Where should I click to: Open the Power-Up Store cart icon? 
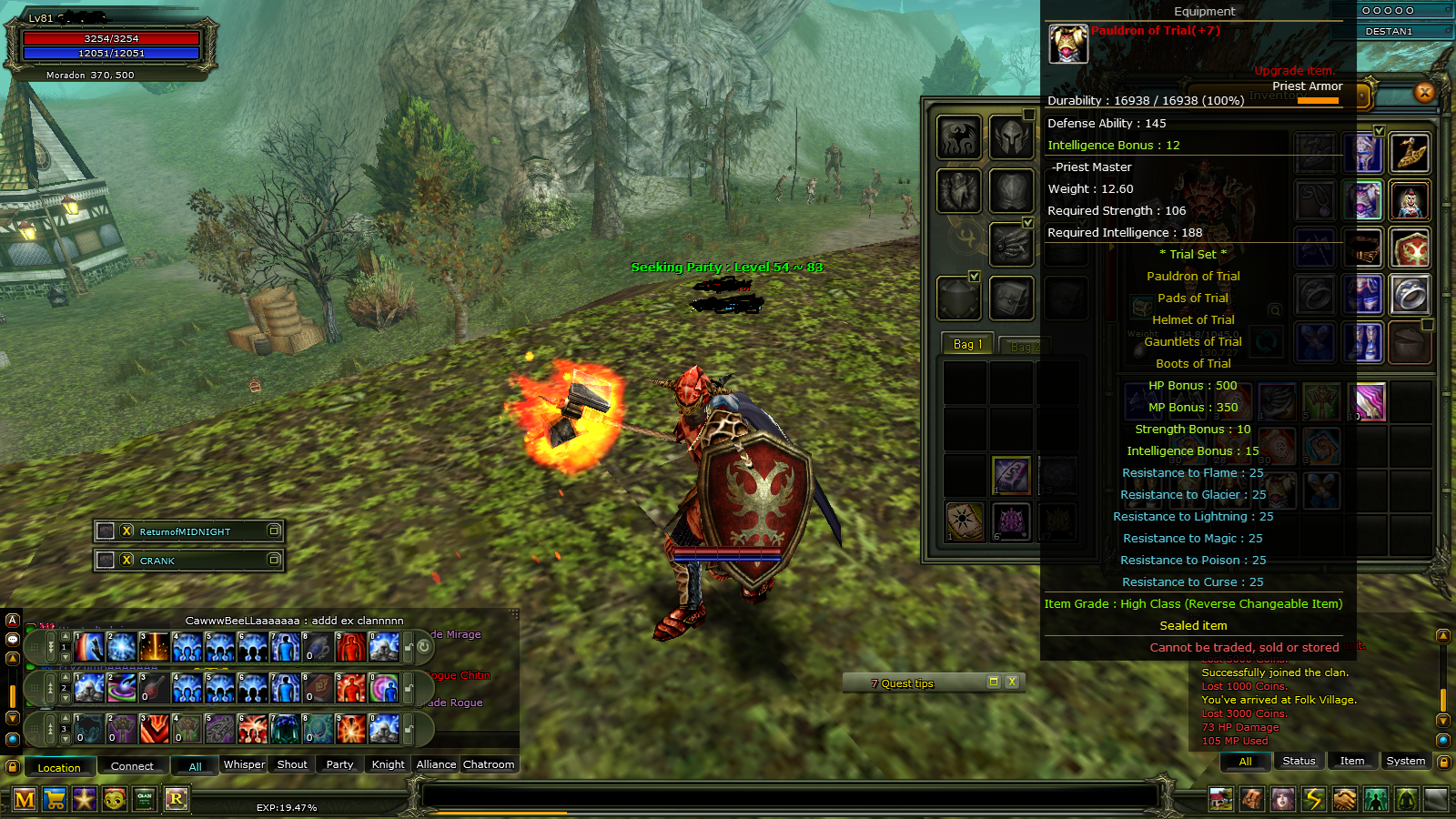(54, 800)
